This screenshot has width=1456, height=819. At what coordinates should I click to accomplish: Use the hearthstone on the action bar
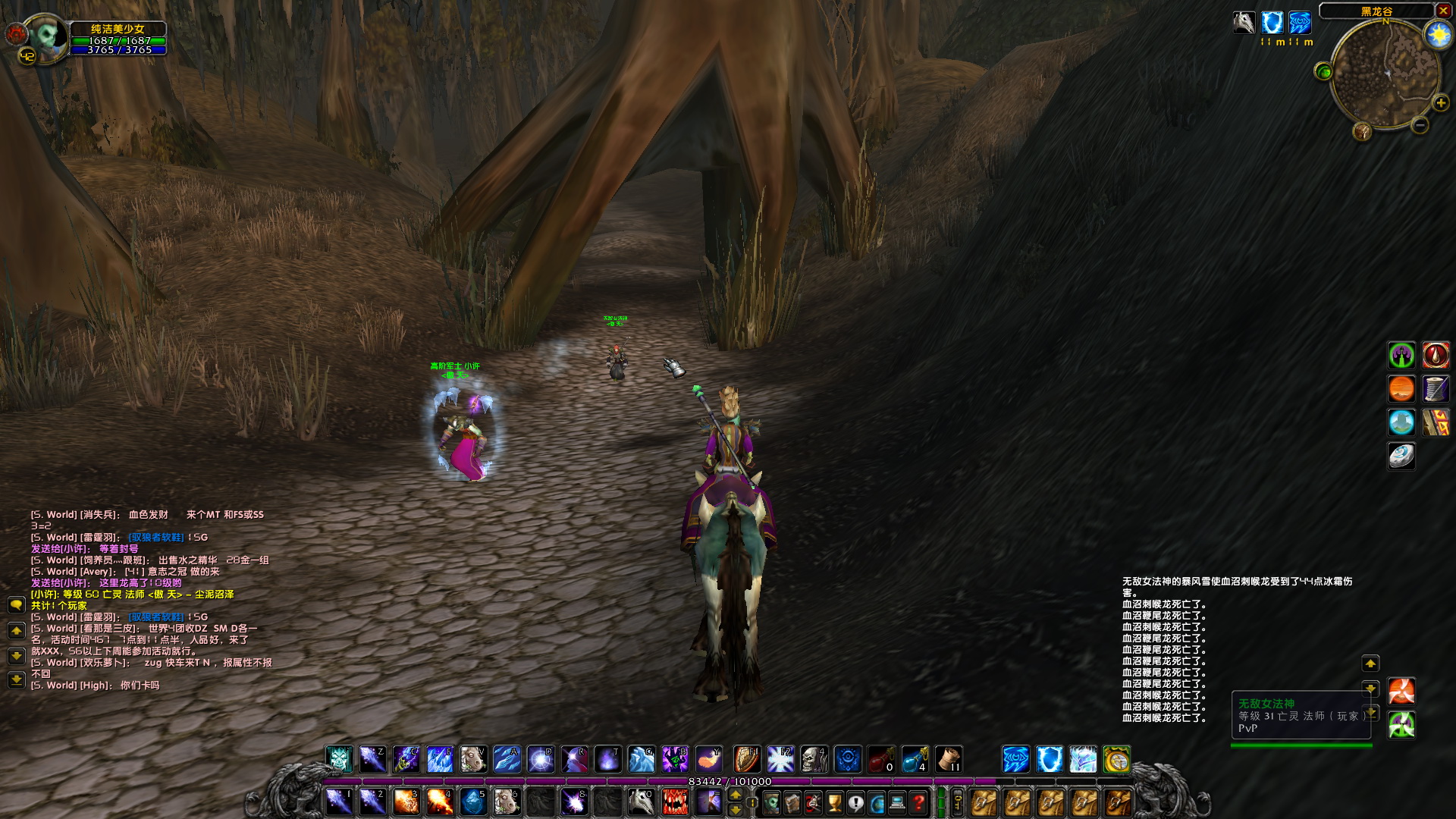pos(1112,759)
